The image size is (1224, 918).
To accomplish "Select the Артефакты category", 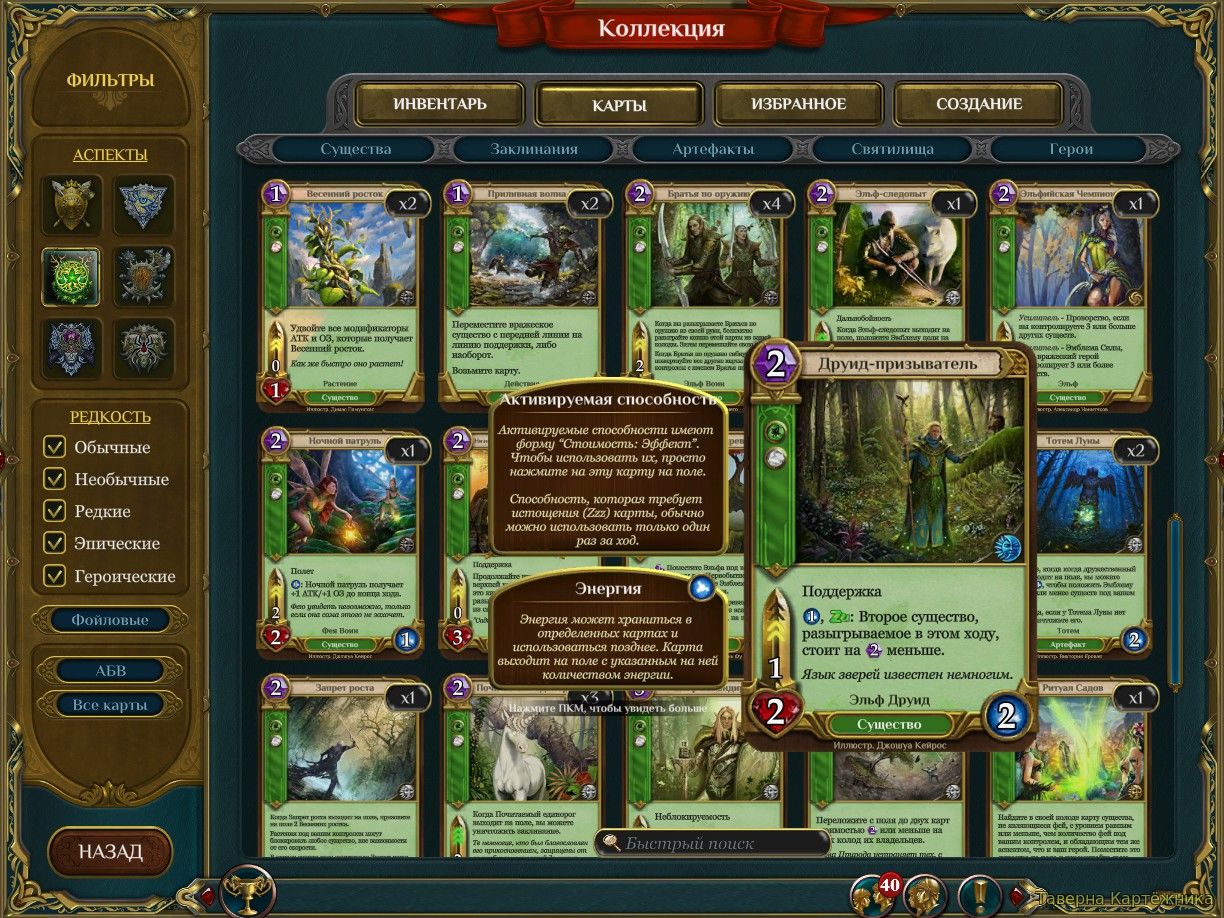I will pos(713,149).
